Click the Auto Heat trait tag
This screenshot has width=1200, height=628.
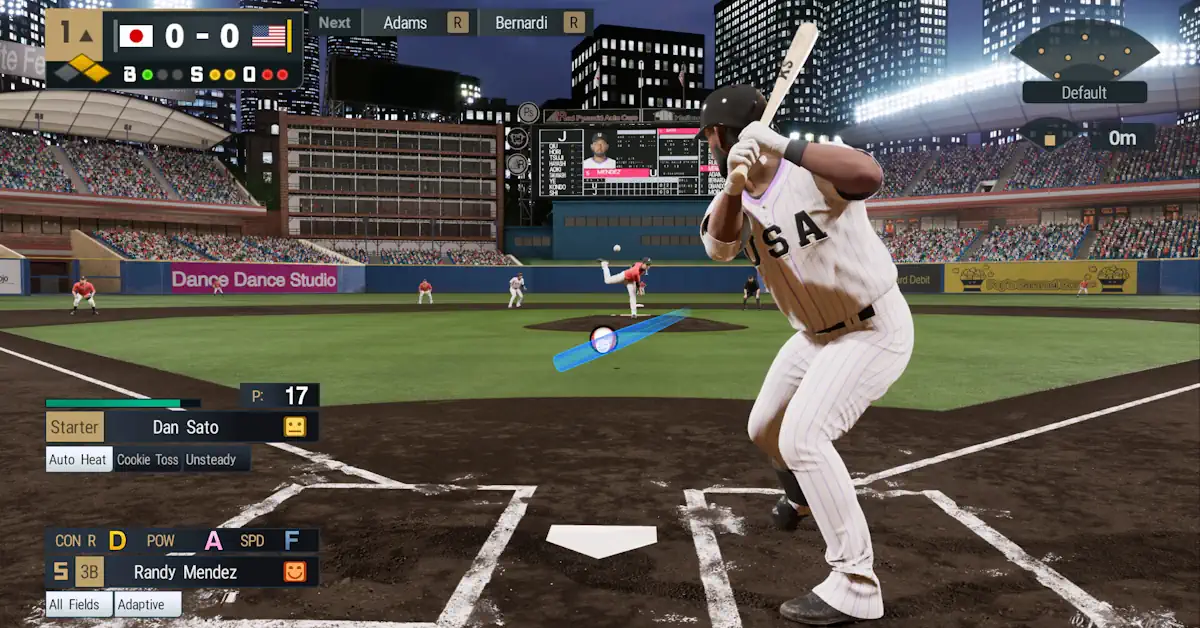click(x=79, y=459)
